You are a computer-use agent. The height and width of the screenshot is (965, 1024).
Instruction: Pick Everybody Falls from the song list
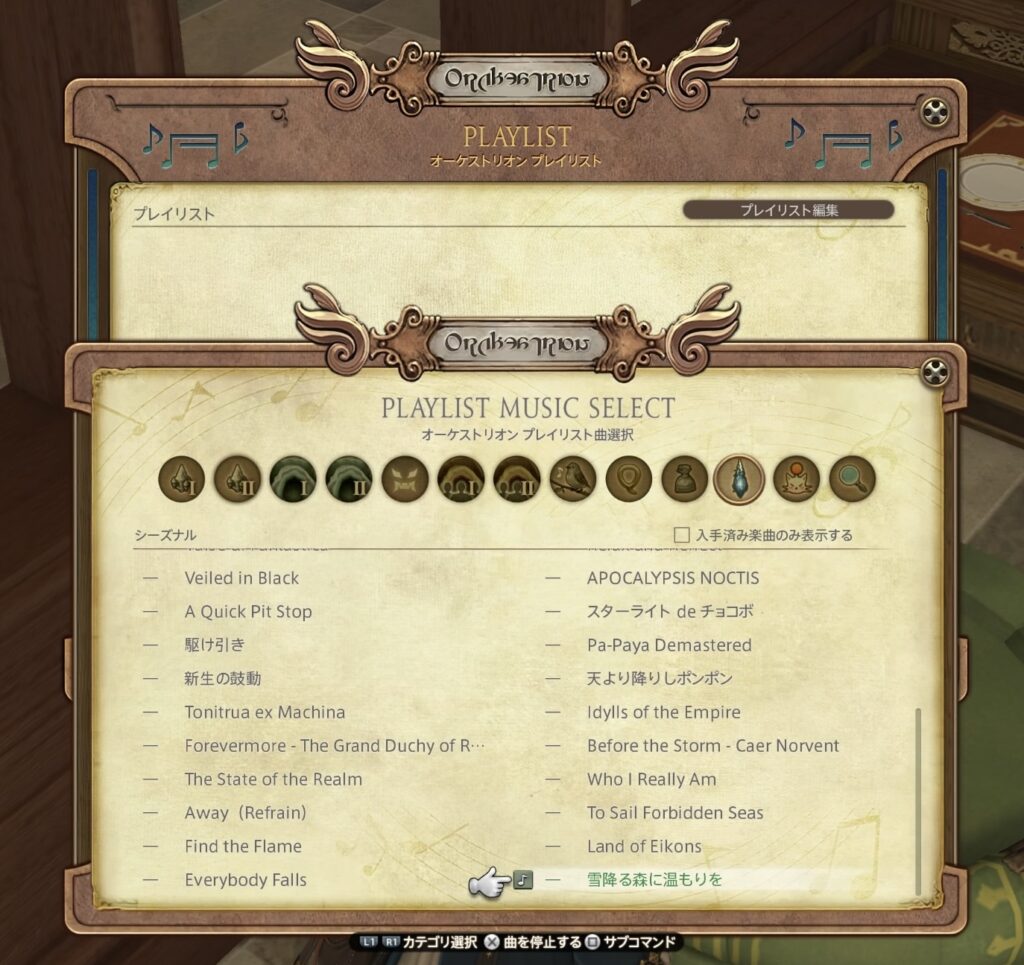[245, 880]
